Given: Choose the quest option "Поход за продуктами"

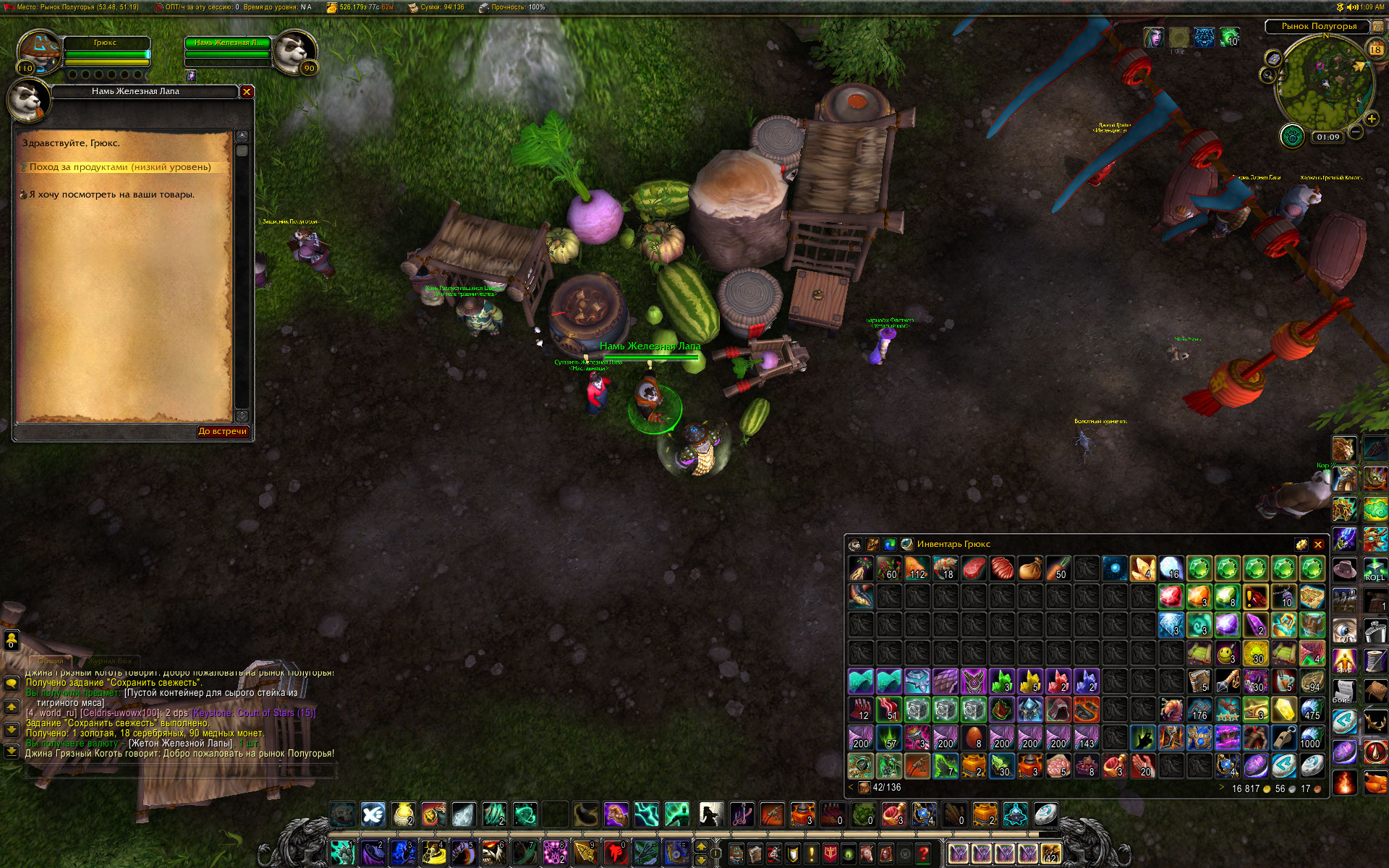Looking at the screenshot, I should (120, 167).
